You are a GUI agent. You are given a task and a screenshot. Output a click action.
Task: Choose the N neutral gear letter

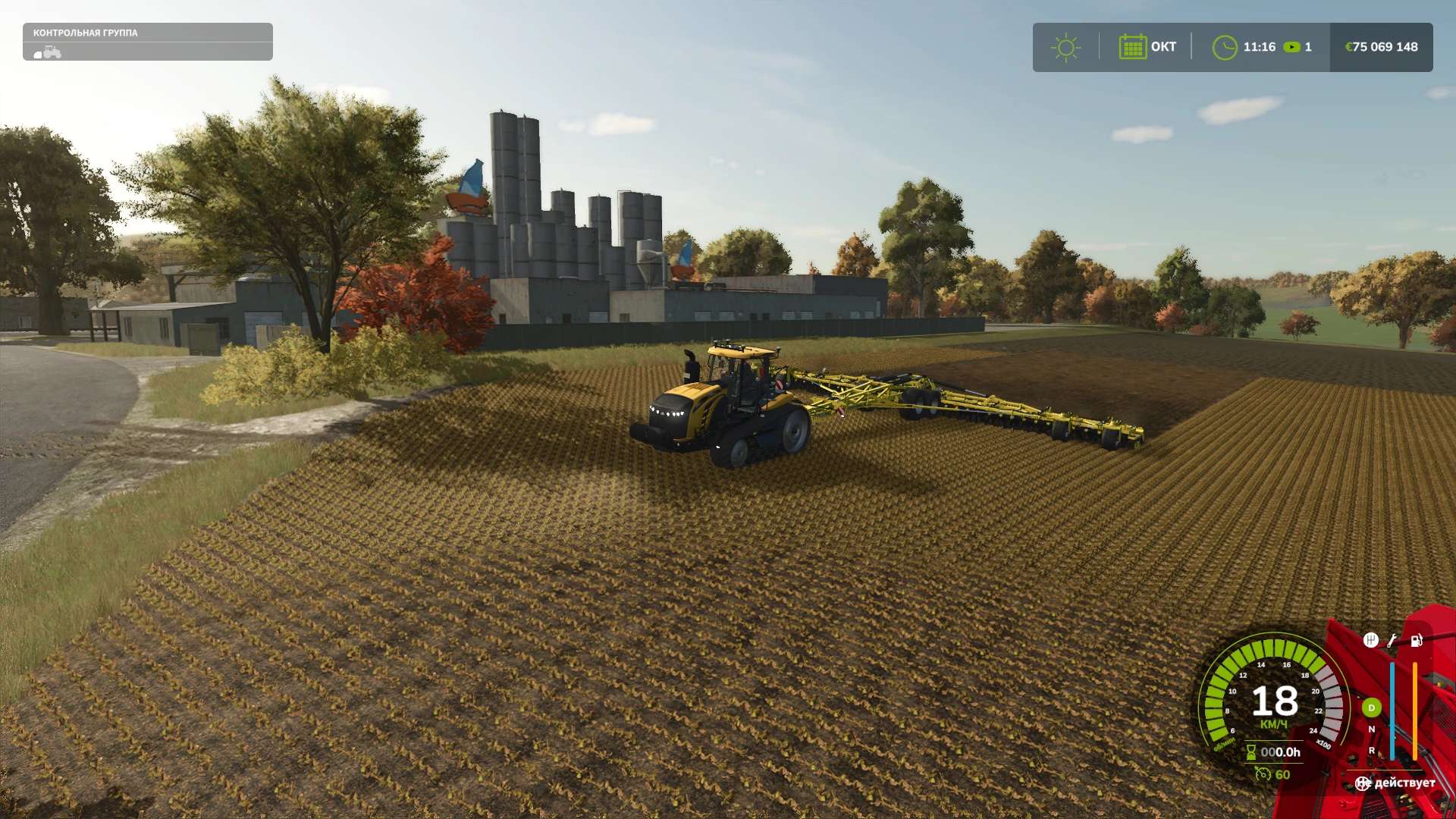point(1371,730)
